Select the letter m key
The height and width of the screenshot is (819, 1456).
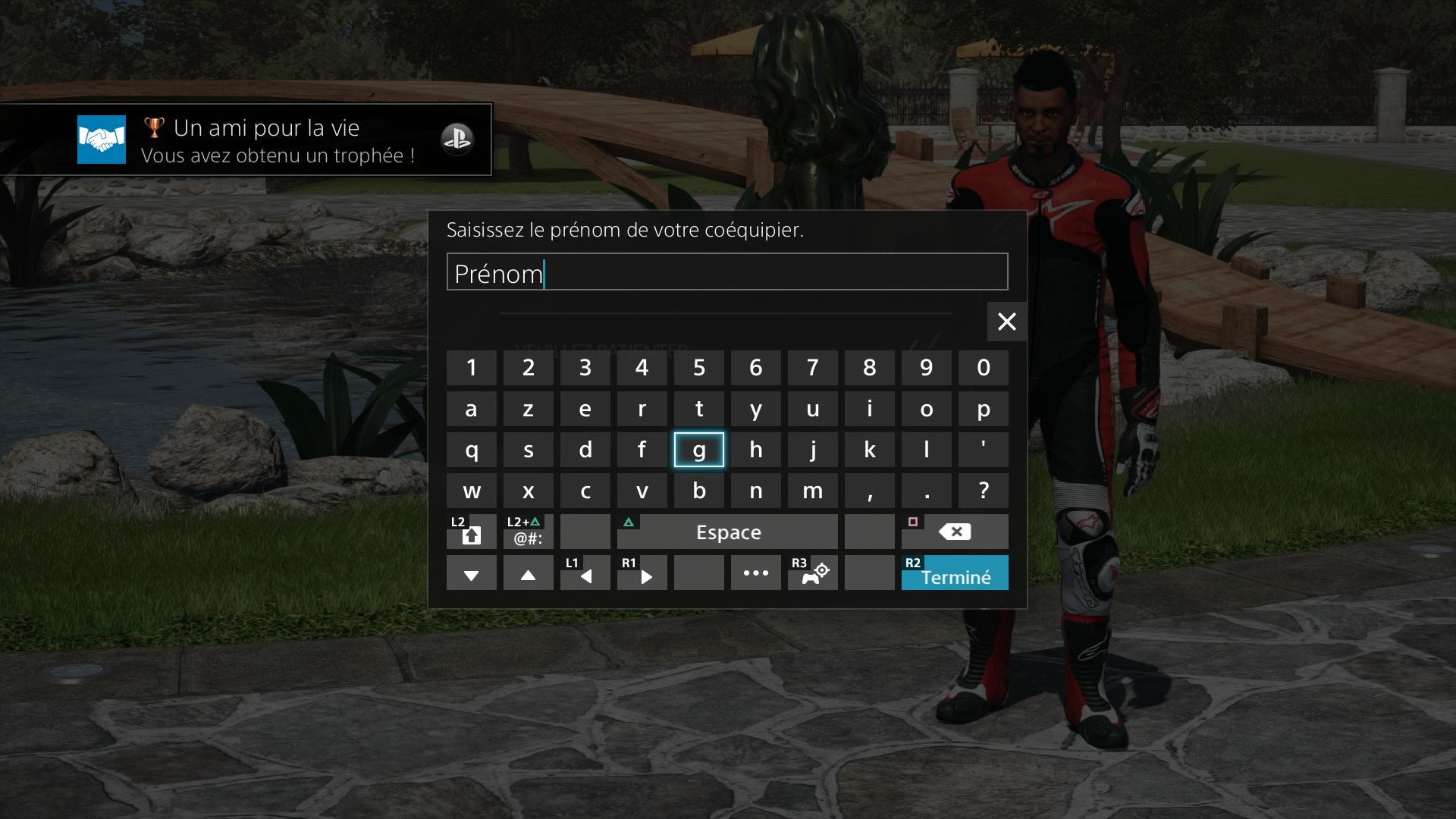point(812,491)
